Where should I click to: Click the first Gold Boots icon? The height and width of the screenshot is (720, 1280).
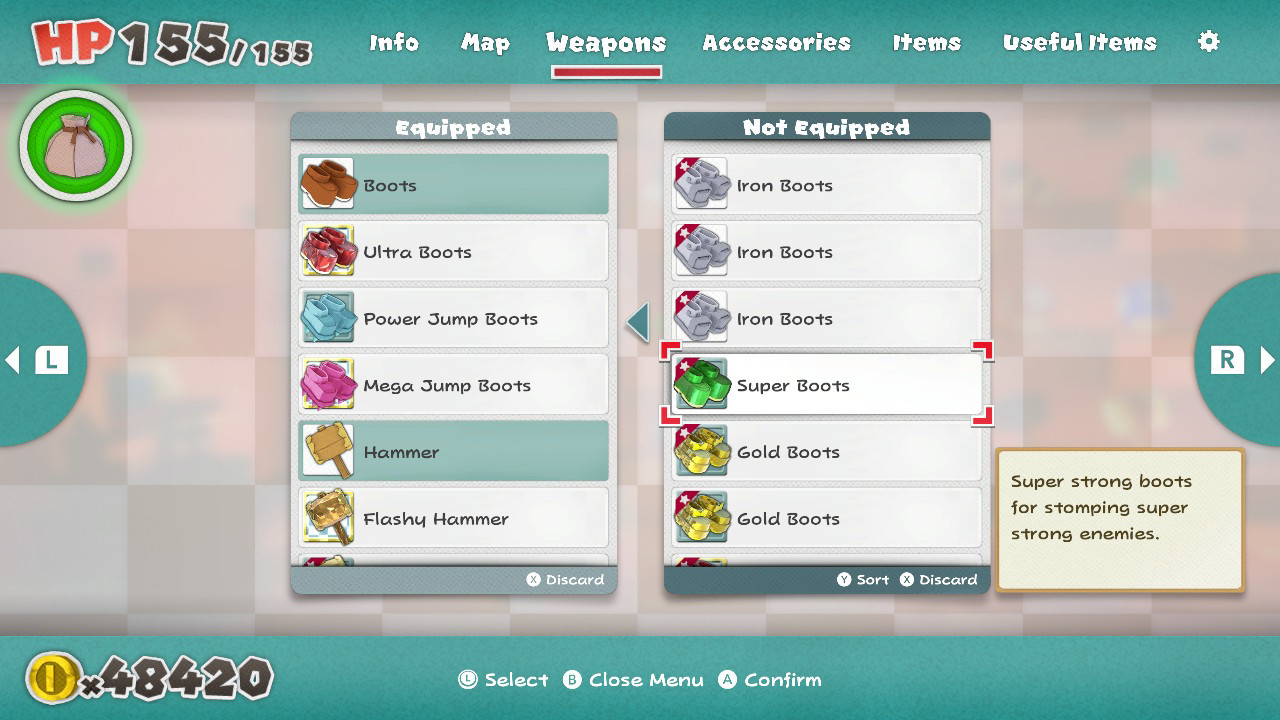[702, 451]
